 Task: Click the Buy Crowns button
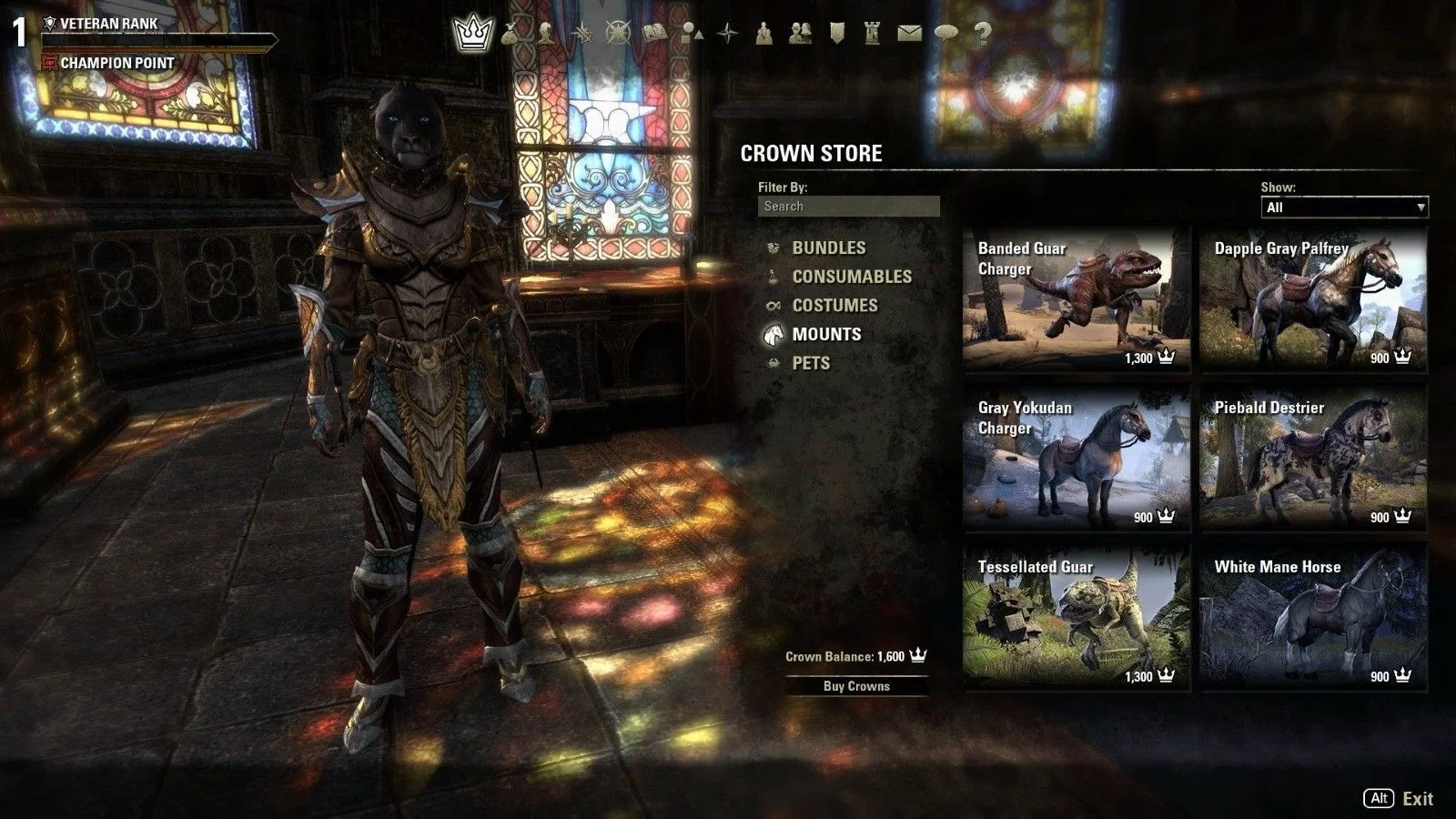click(x=856, y=686)
